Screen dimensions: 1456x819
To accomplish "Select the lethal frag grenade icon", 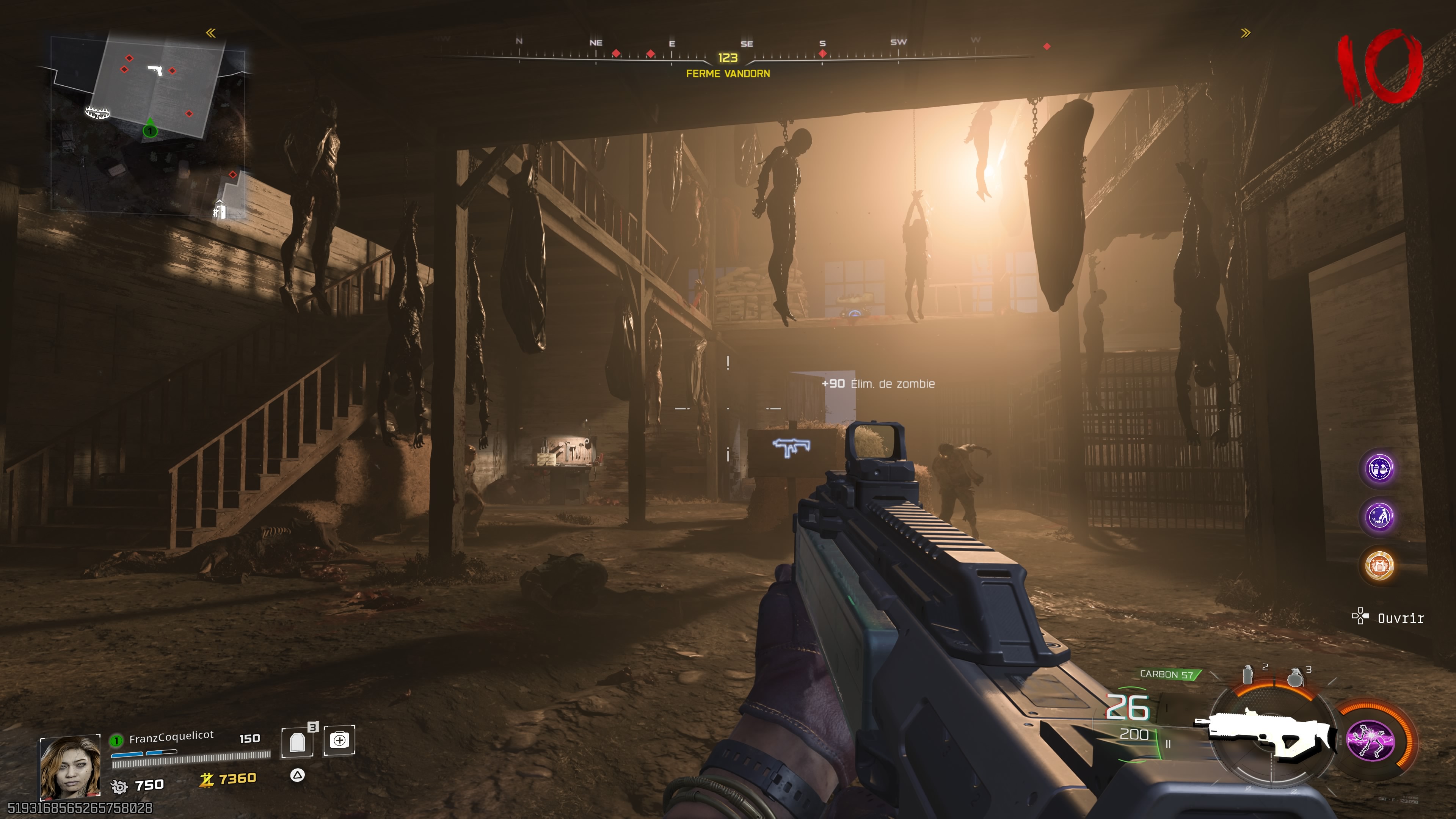I will coord(1294,676).
